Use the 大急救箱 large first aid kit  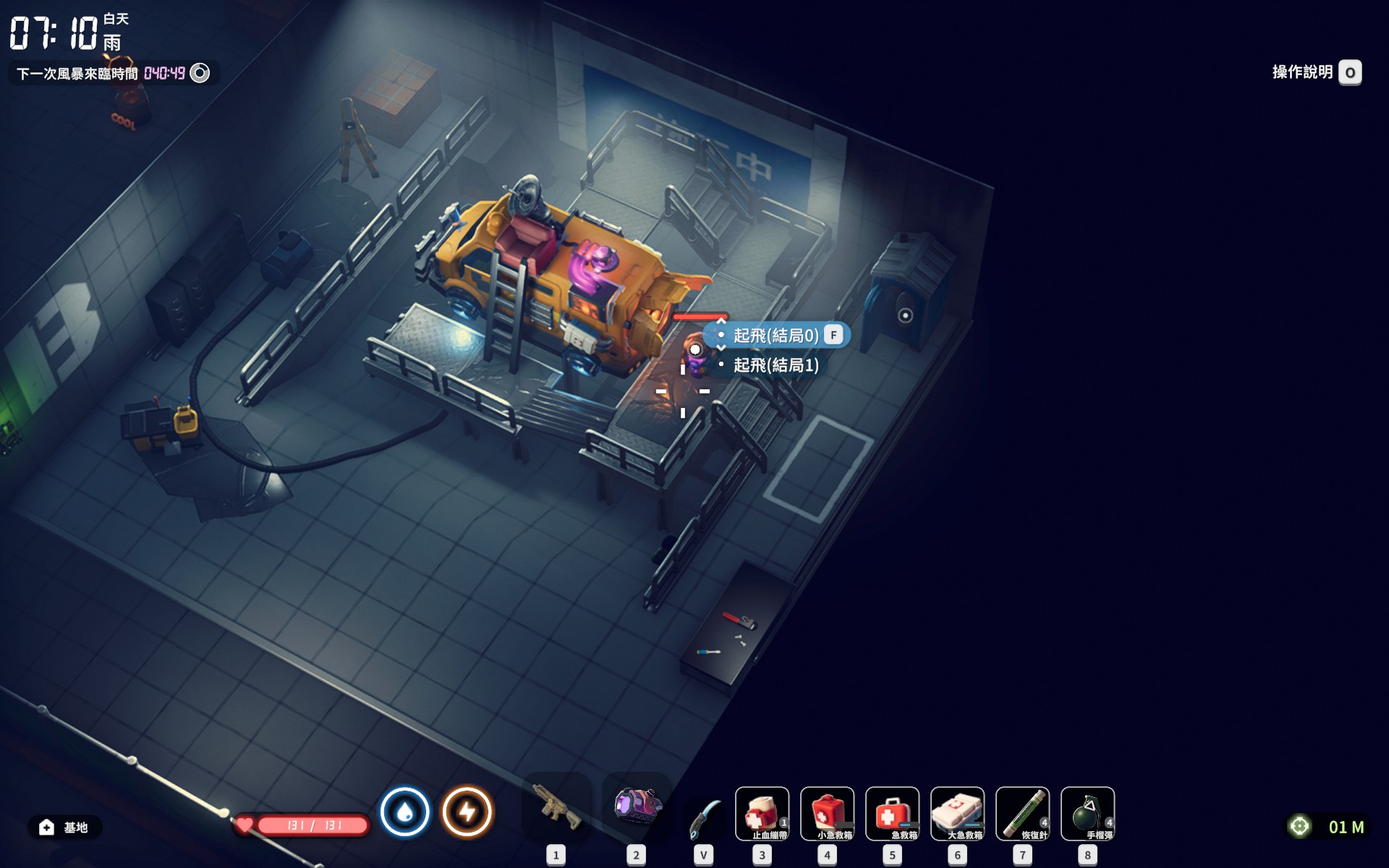[x=957, y=814]
